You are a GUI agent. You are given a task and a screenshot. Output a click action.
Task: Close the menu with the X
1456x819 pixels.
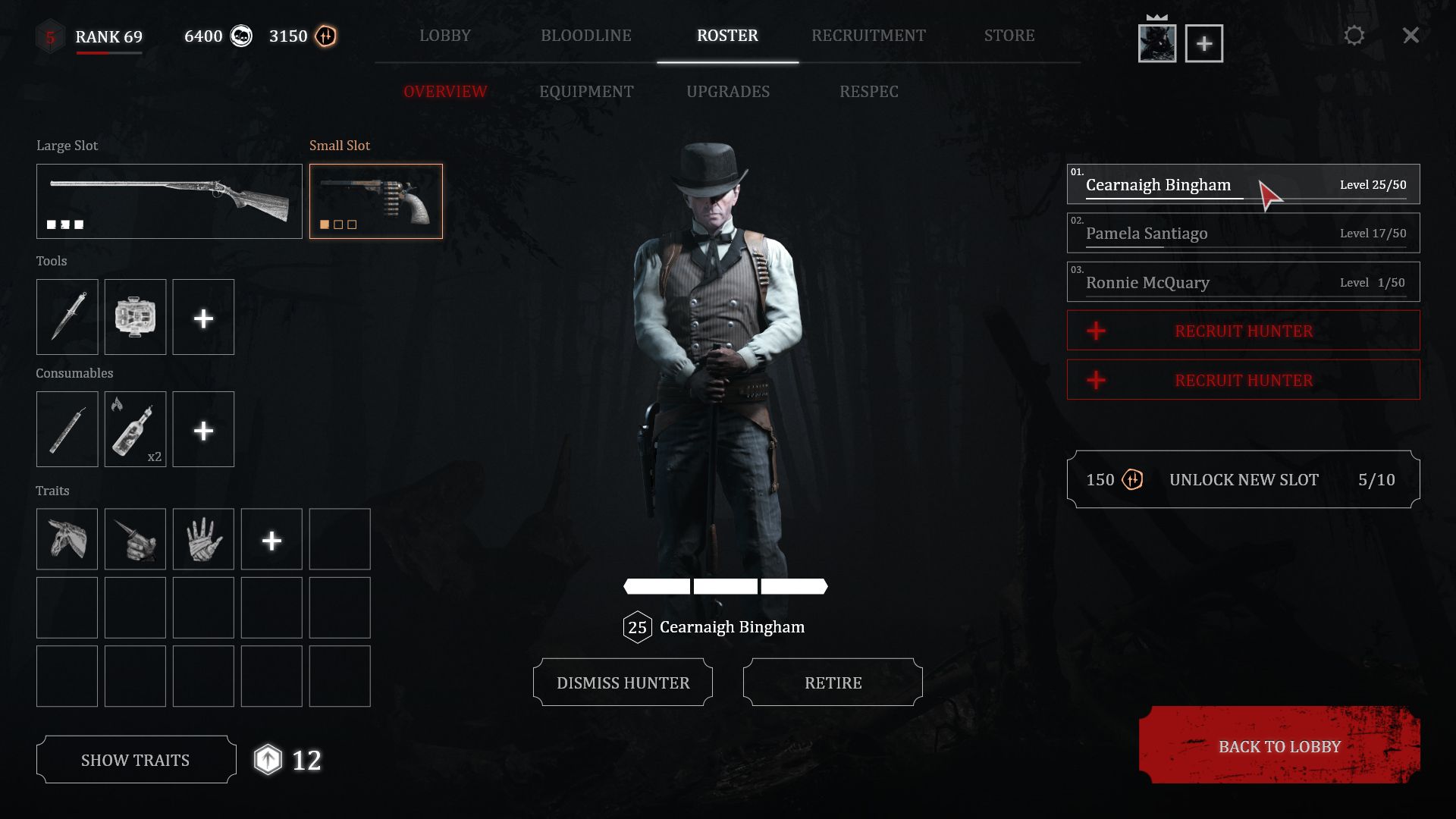[x=1410, y=36]
